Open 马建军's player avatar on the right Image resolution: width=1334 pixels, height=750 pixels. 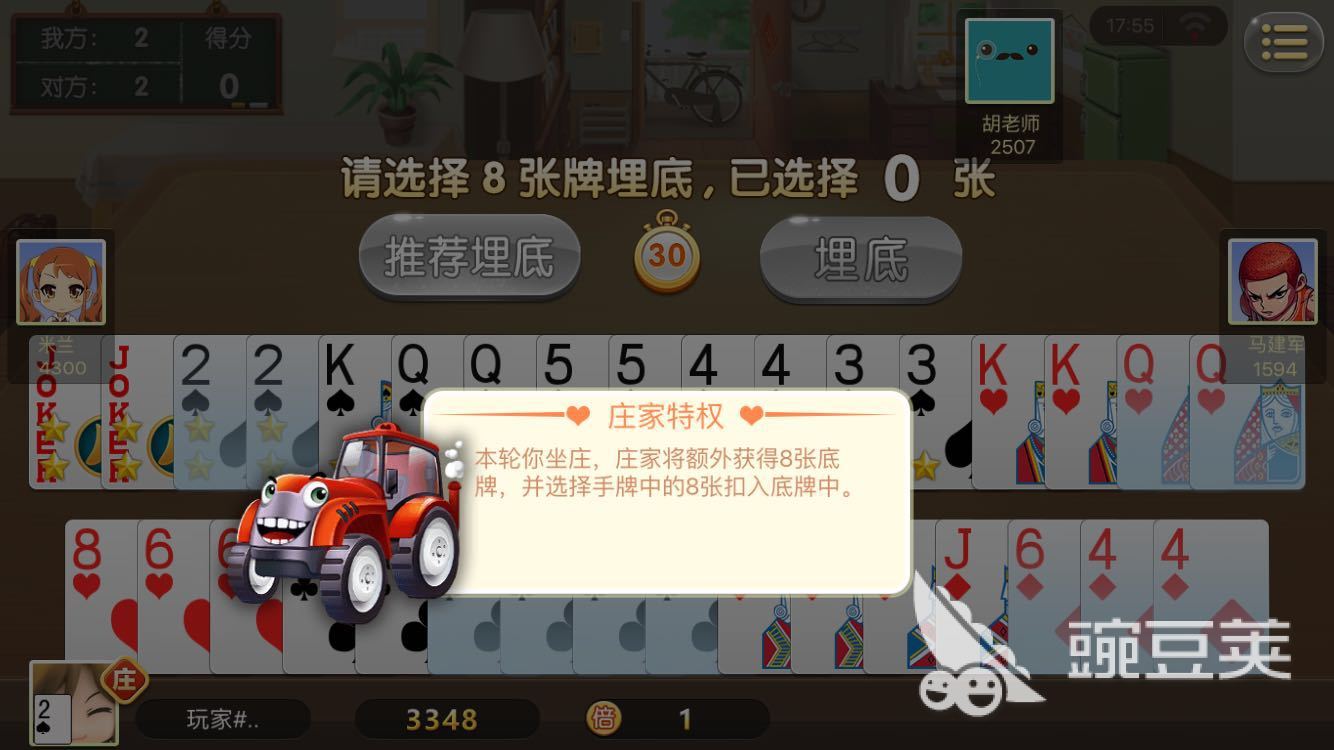(1271, 281)
